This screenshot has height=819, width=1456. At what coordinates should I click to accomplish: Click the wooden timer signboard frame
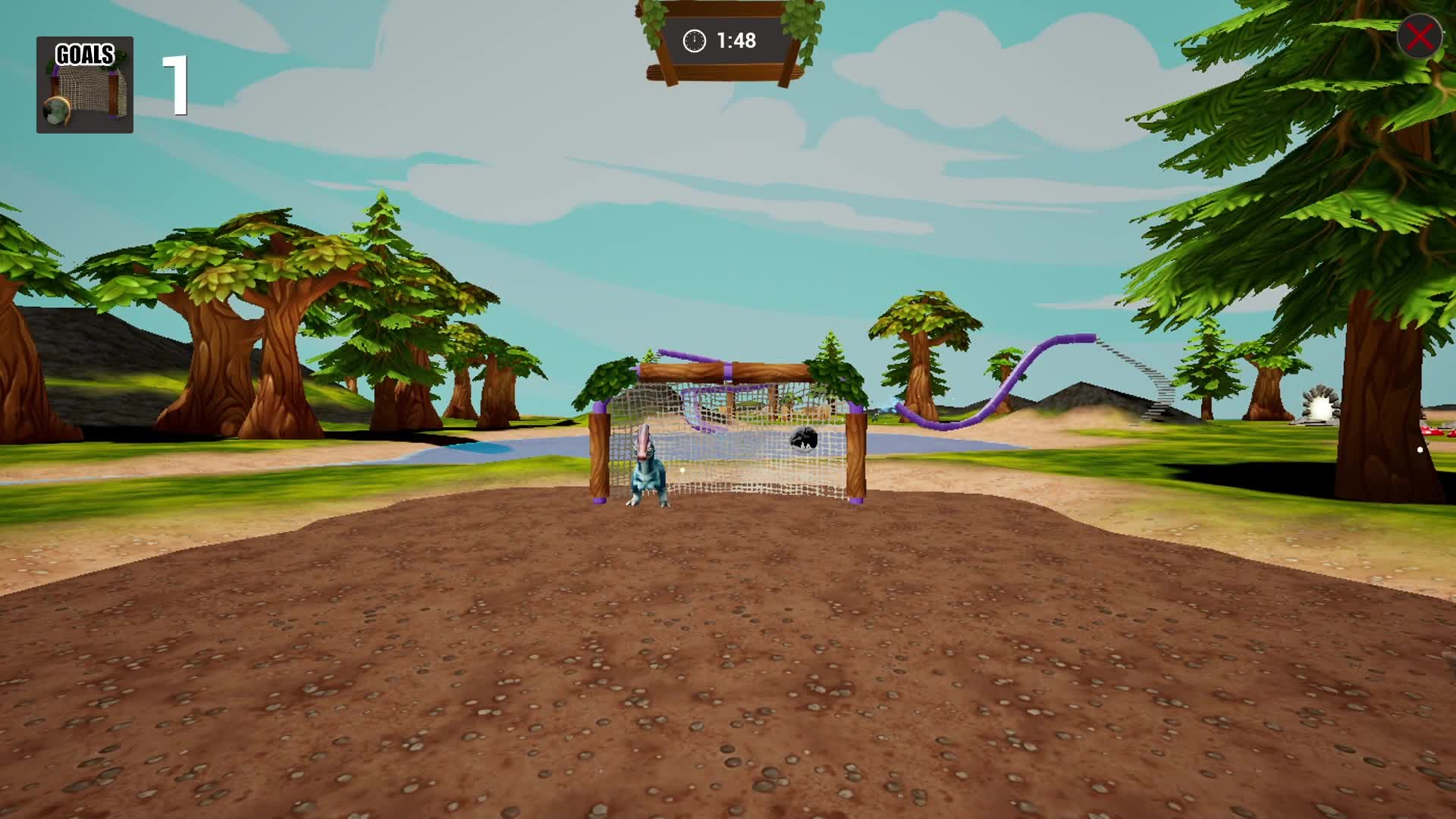click(x=720, y=74)
